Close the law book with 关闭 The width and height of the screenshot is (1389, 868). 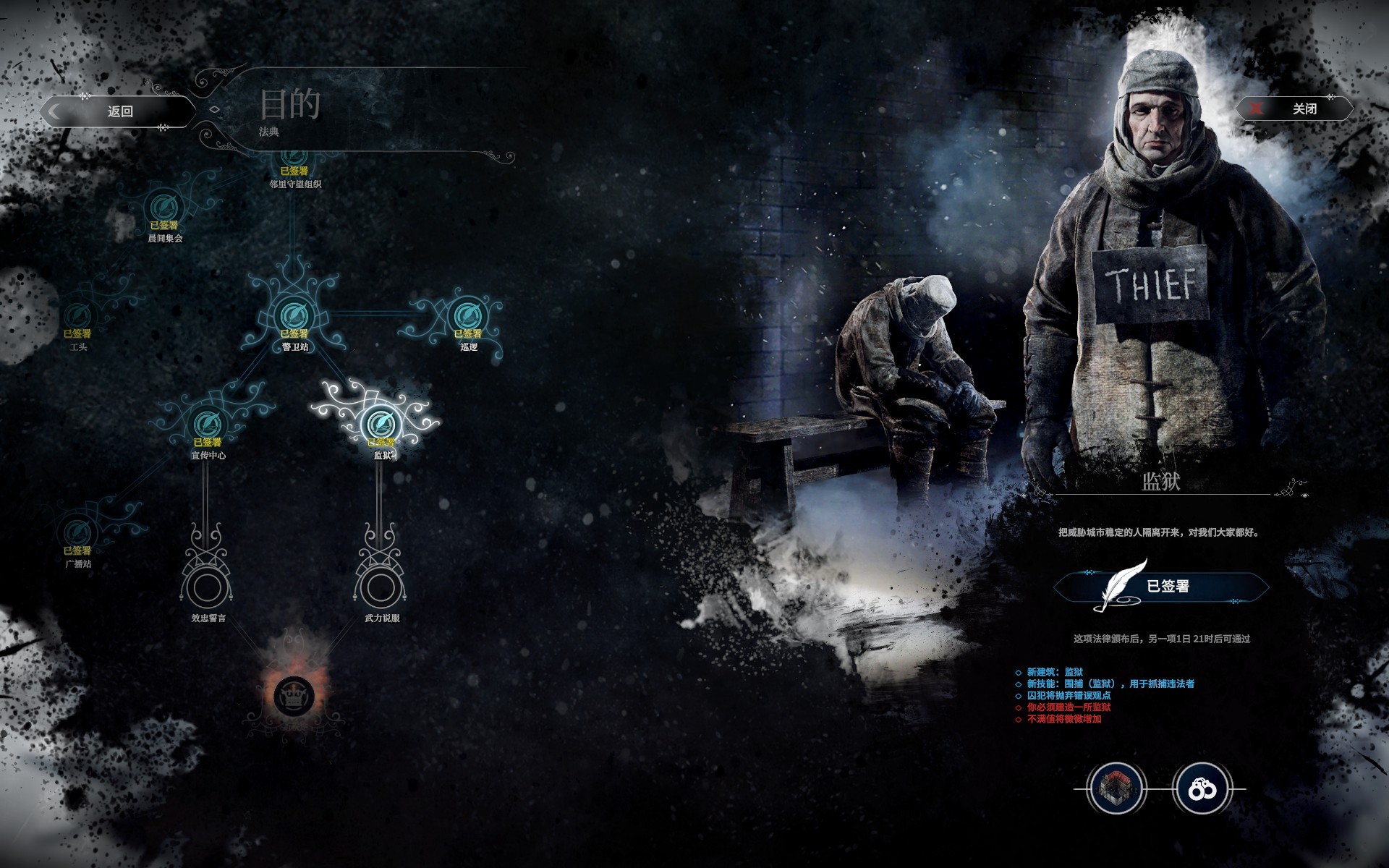(1295, 109)
